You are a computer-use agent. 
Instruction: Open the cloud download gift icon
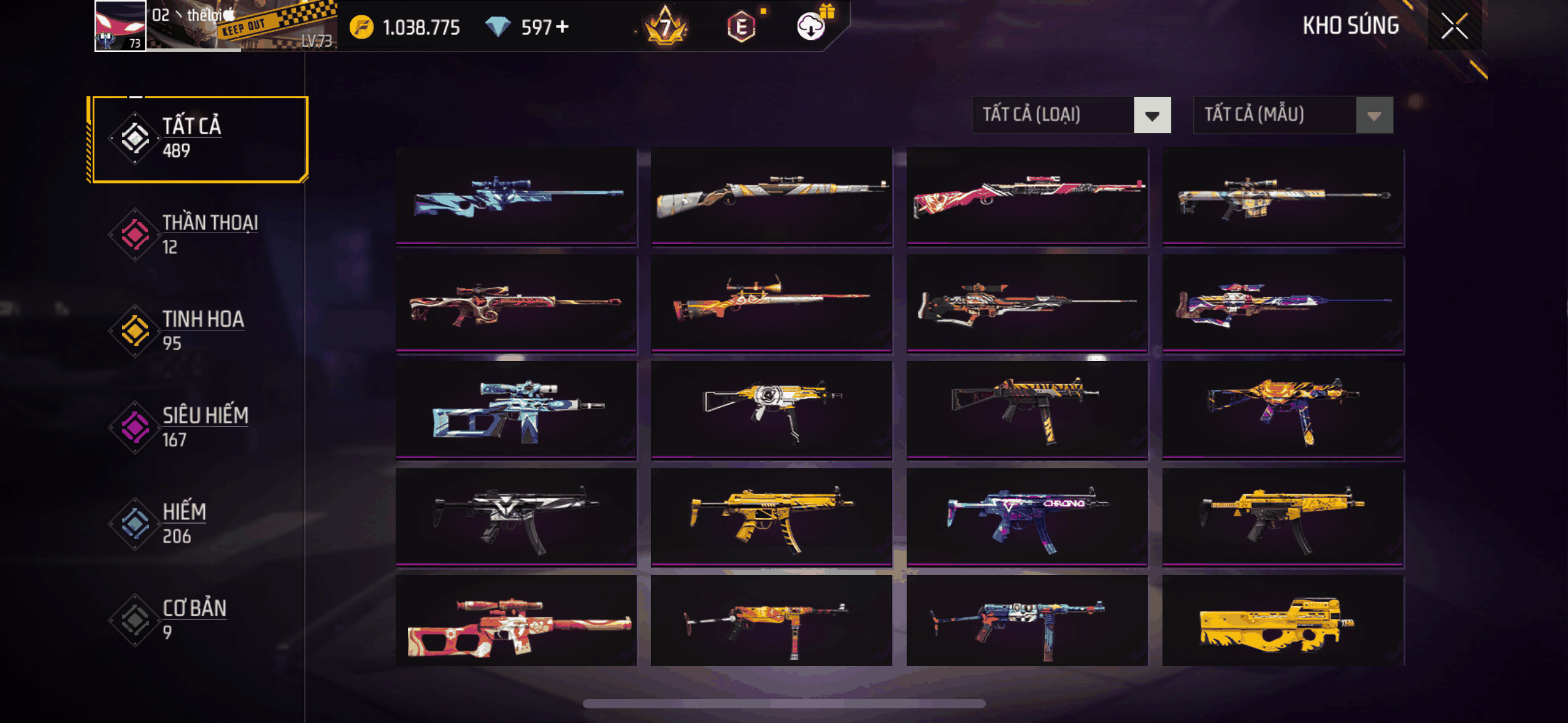812,26
